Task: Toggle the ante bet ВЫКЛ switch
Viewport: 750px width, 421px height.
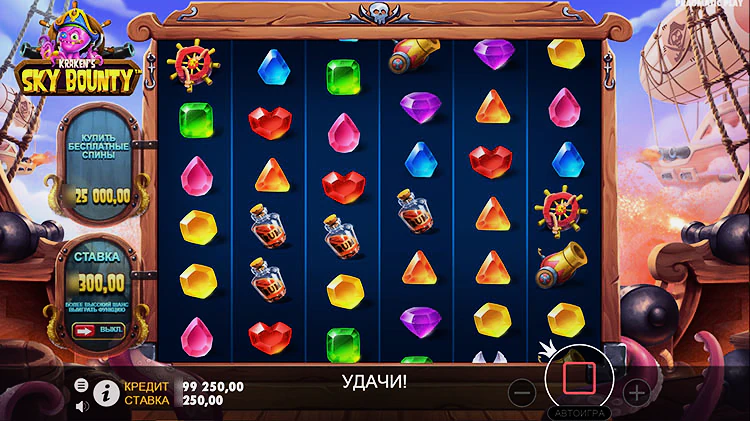Action: (99, 330)
